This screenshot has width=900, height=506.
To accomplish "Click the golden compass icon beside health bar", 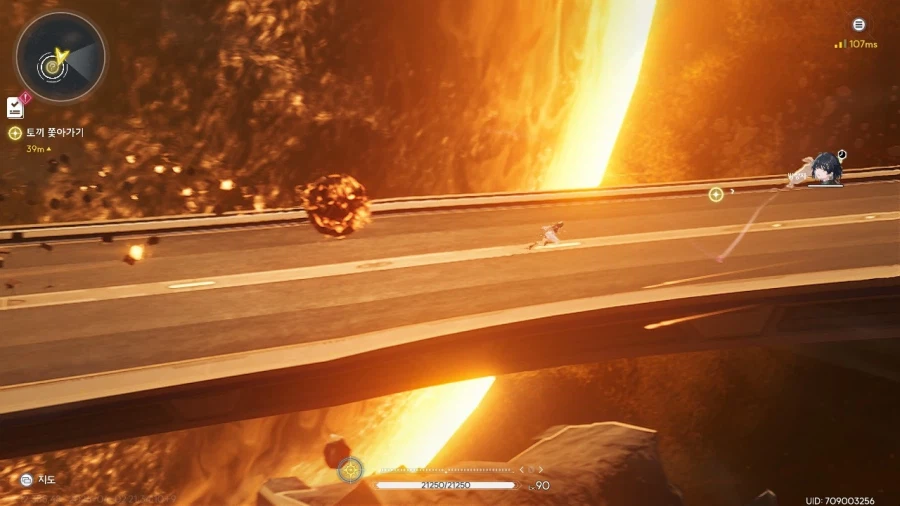I will [350, 469].
